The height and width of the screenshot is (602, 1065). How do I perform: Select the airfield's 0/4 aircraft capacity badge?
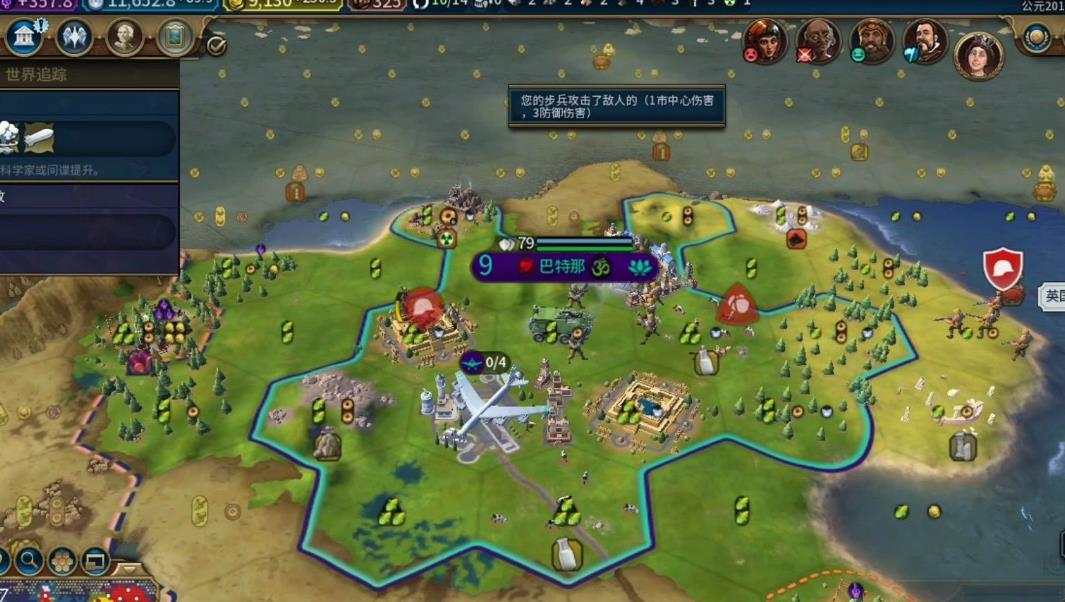pos(485,363)
